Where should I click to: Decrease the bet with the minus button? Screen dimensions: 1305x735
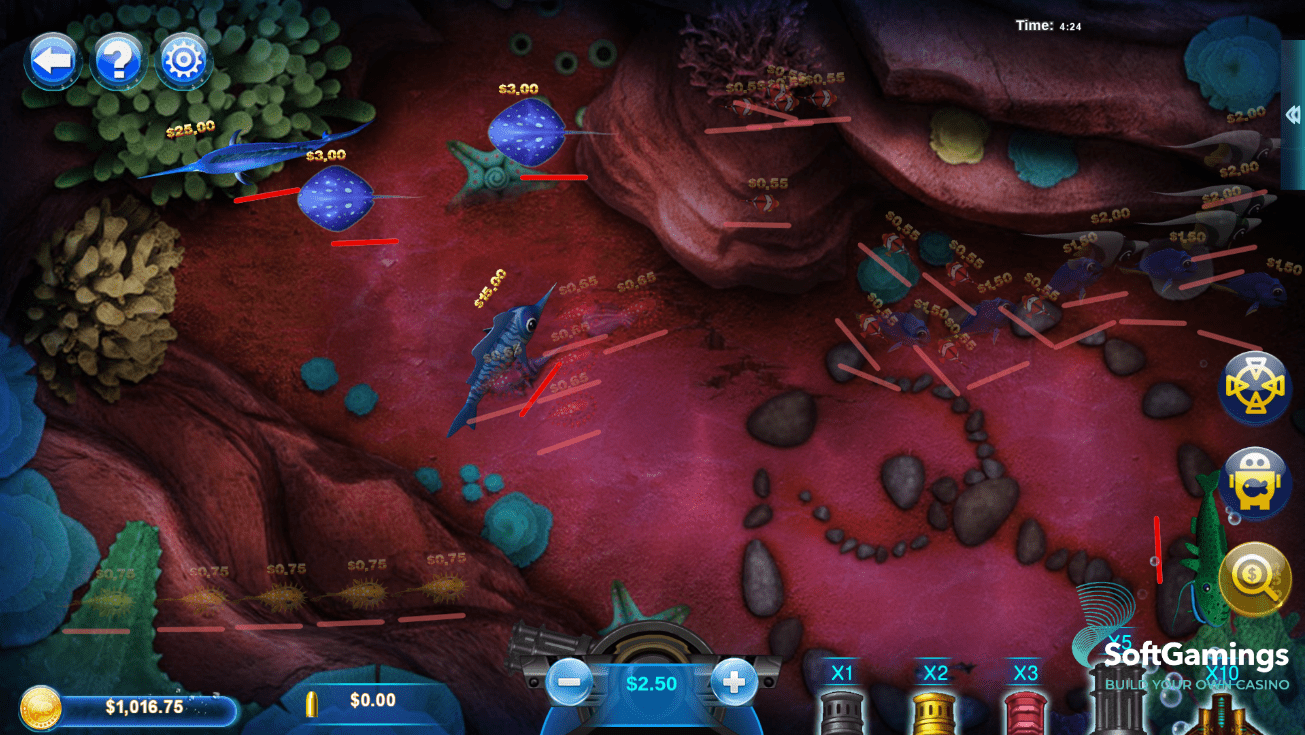pyautogui.click(x=569, y=683)
